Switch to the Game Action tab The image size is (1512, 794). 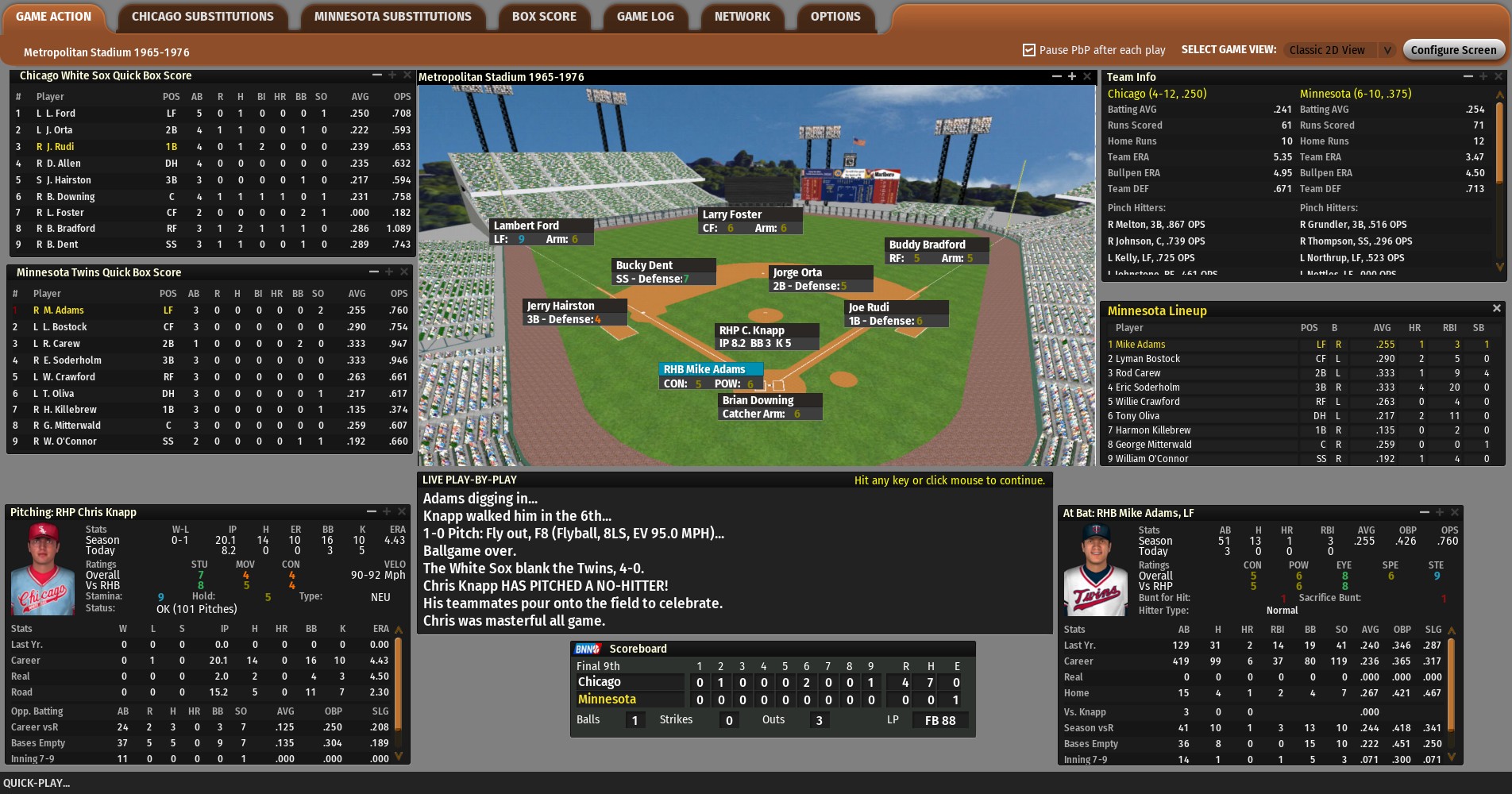coord(53,17)
